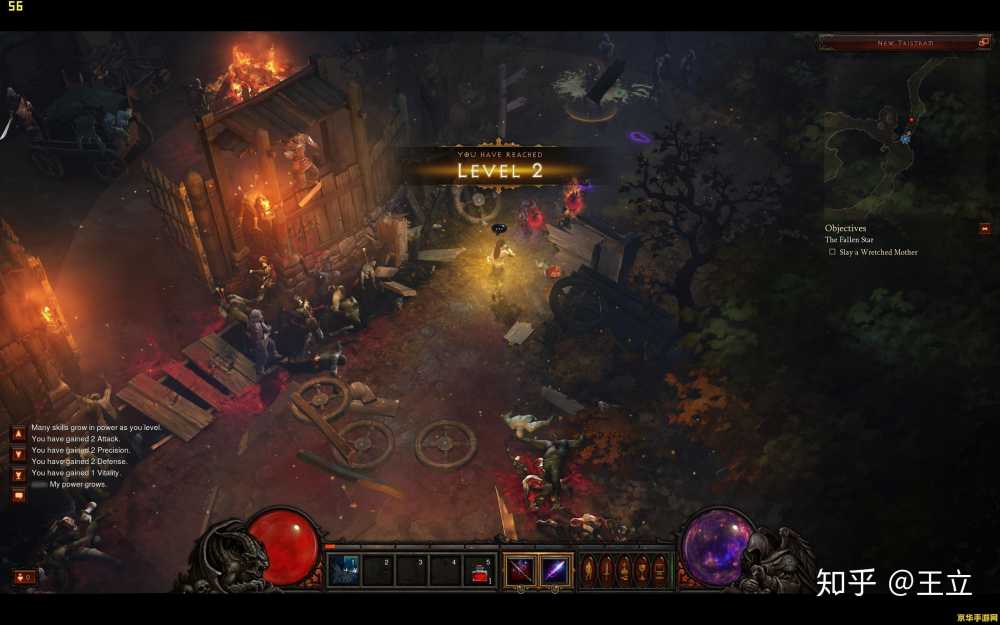The height and width of the screenshot is (625, 1000).
Task: Open the enlarged map from New Tristram banner
Action: point(983,43)
